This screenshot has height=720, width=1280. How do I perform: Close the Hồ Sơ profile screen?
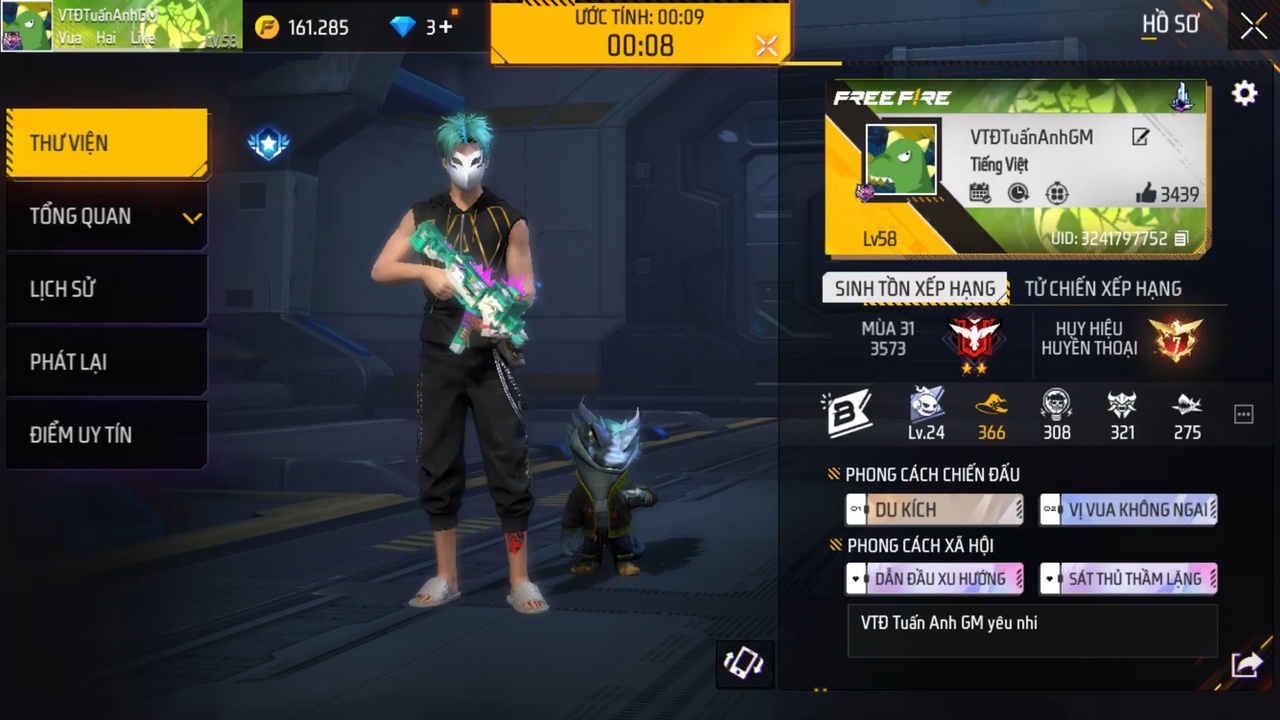point(1254,27)
